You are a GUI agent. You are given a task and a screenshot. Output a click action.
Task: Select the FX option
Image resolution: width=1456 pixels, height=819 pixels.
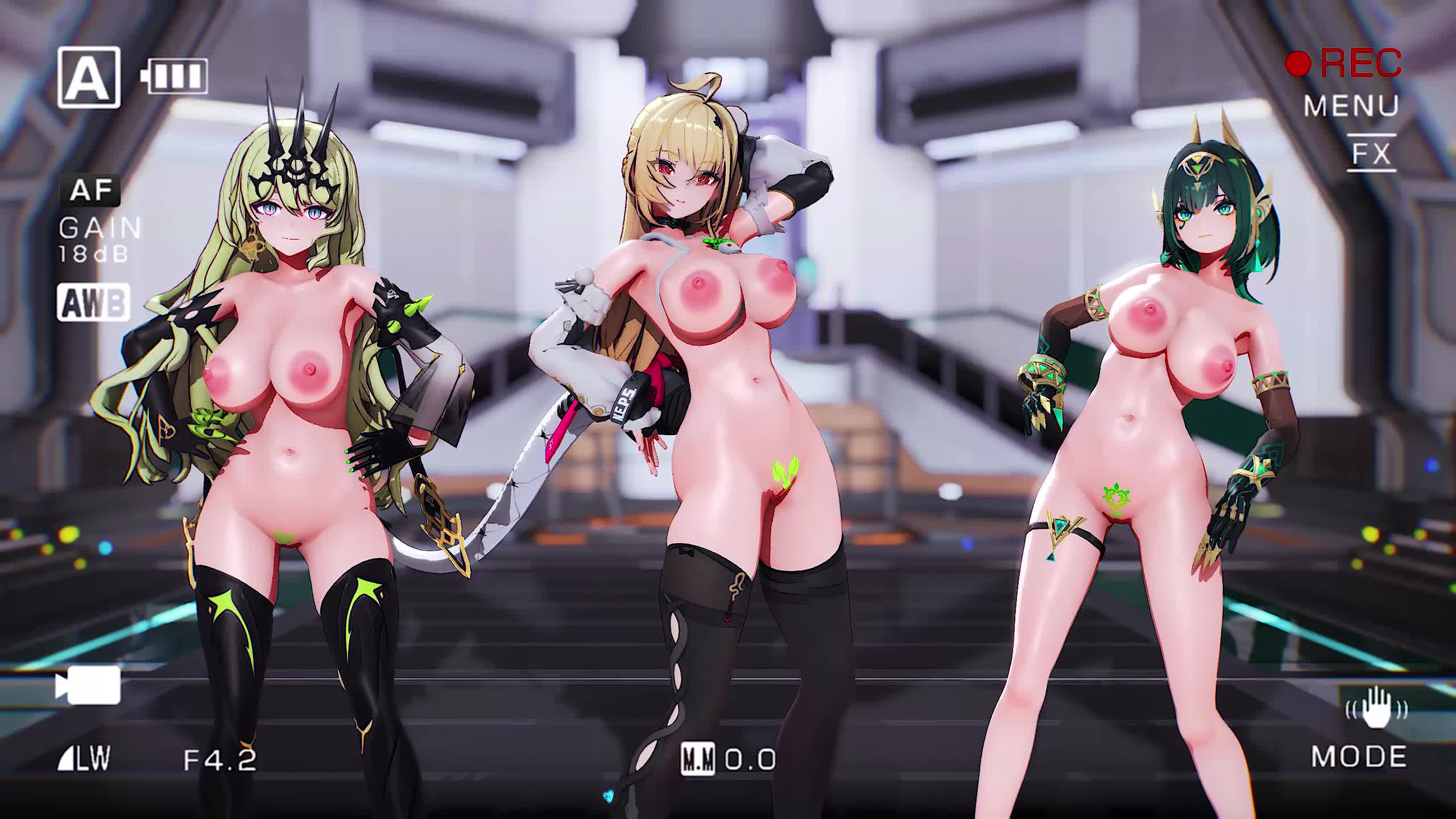click(1371, 153)
